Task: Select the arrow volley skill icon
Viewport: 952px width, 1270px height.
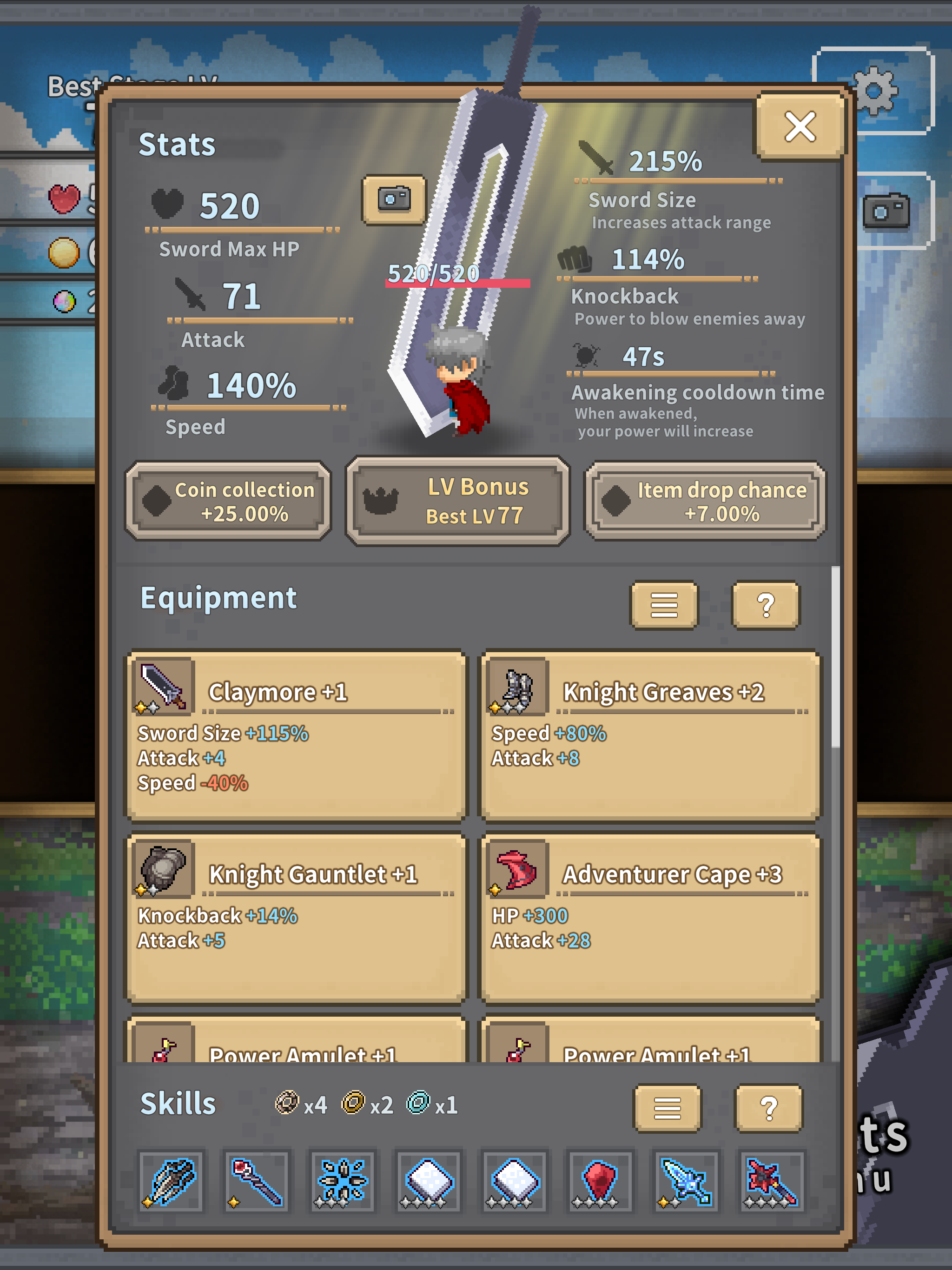Action: [x=171, y=1181]
